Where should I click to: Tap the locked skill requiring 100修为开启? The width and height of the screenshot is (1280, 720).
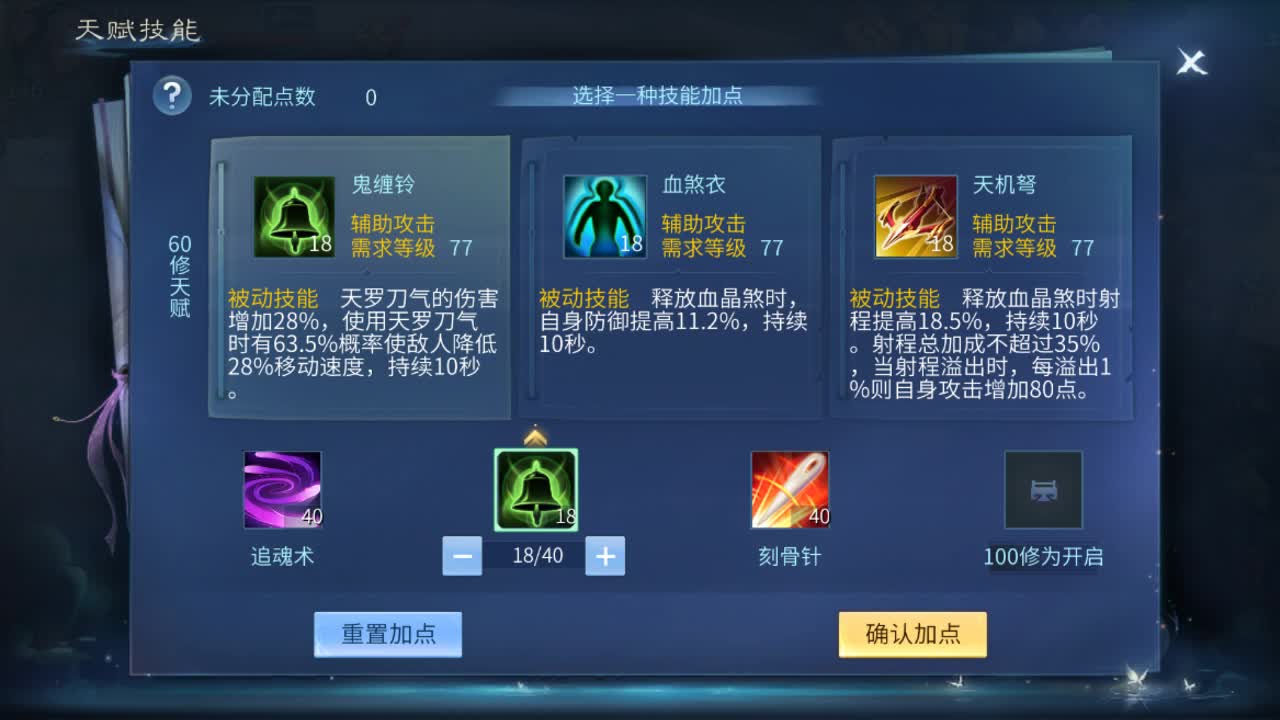tap(1044, 488)
